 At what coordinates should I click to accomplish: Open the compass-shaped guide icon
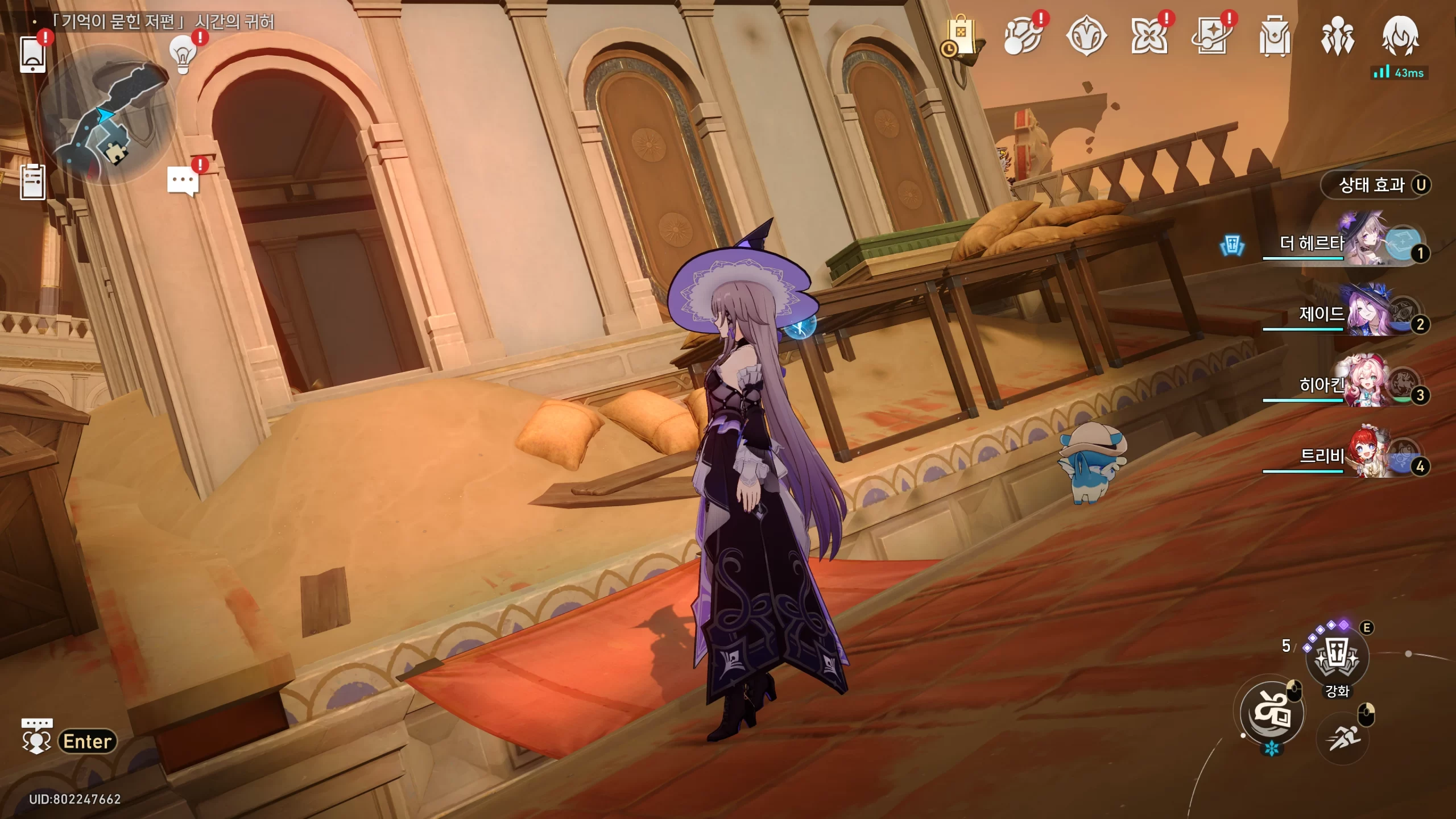(x=1086, y=36)
